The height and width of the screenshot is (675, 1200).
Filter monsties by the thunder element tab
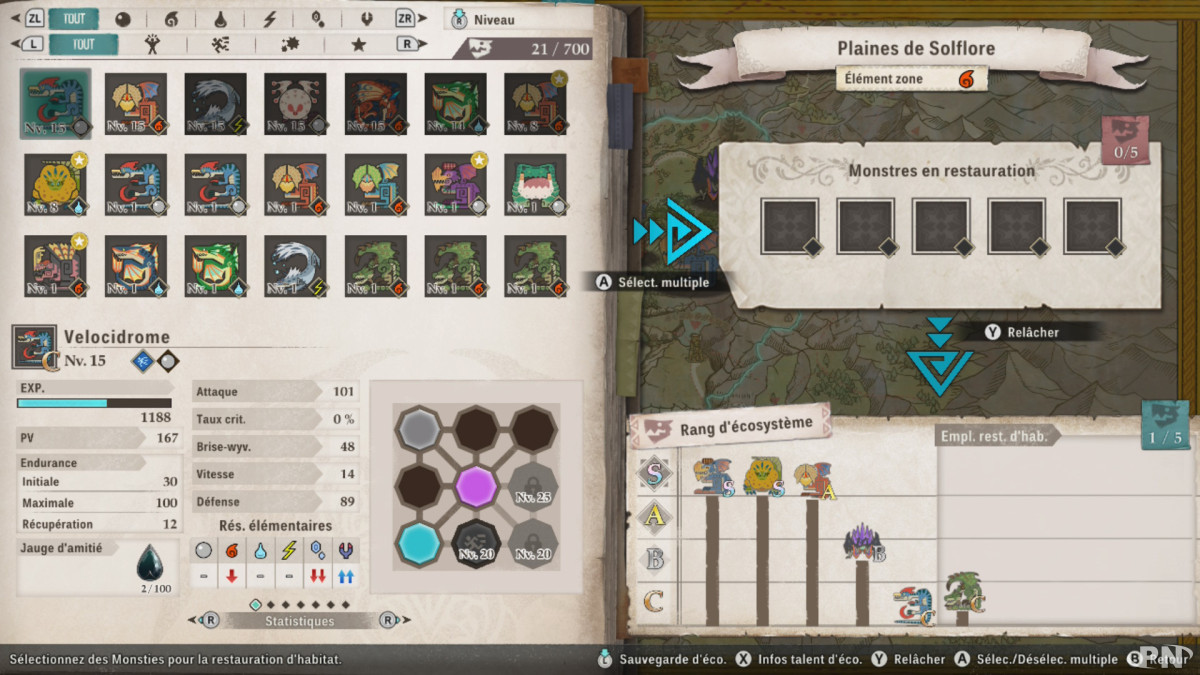click(x=269, y=19)
